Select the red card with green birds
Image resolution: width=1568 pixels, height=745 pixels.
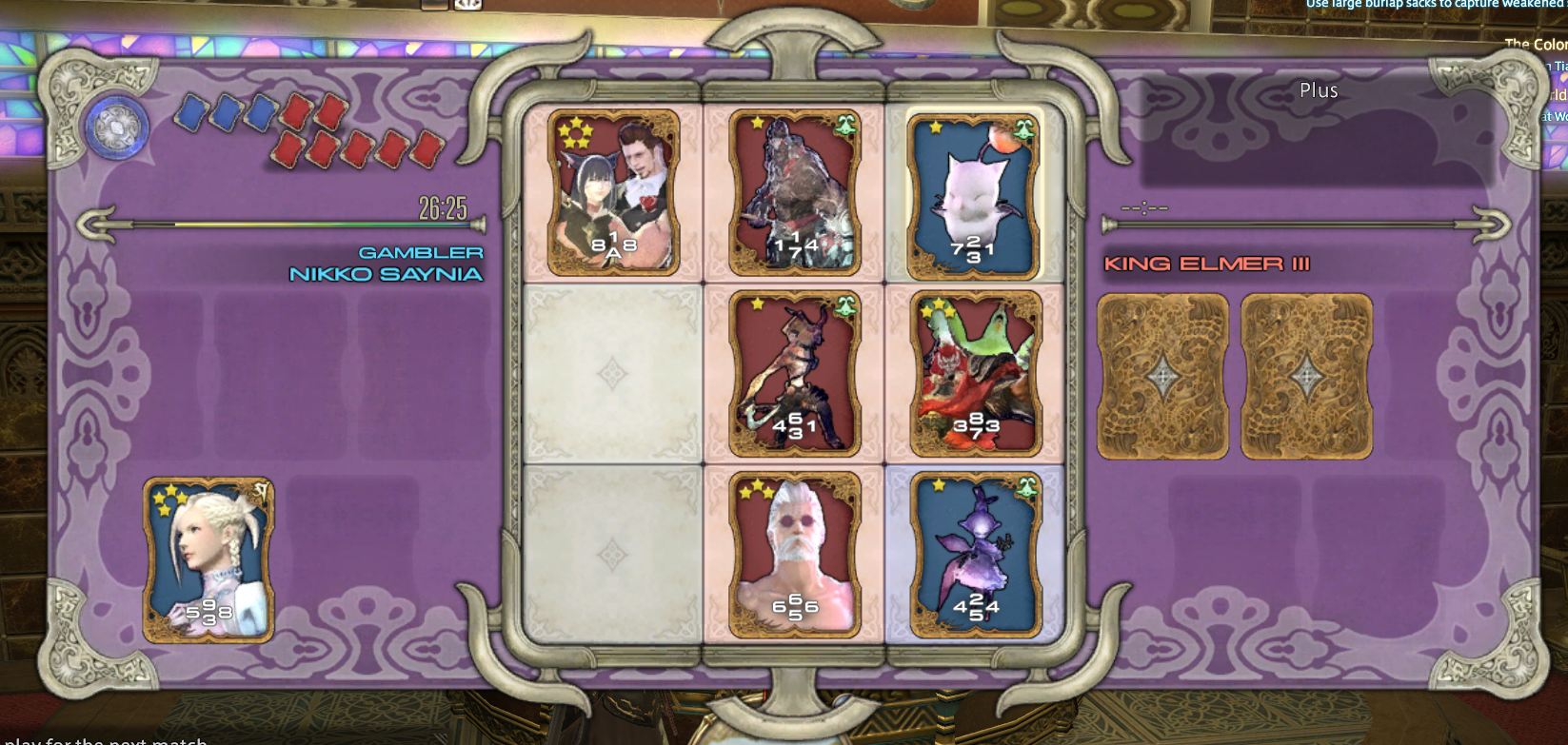pyautogui.click(x=976, y=375)
